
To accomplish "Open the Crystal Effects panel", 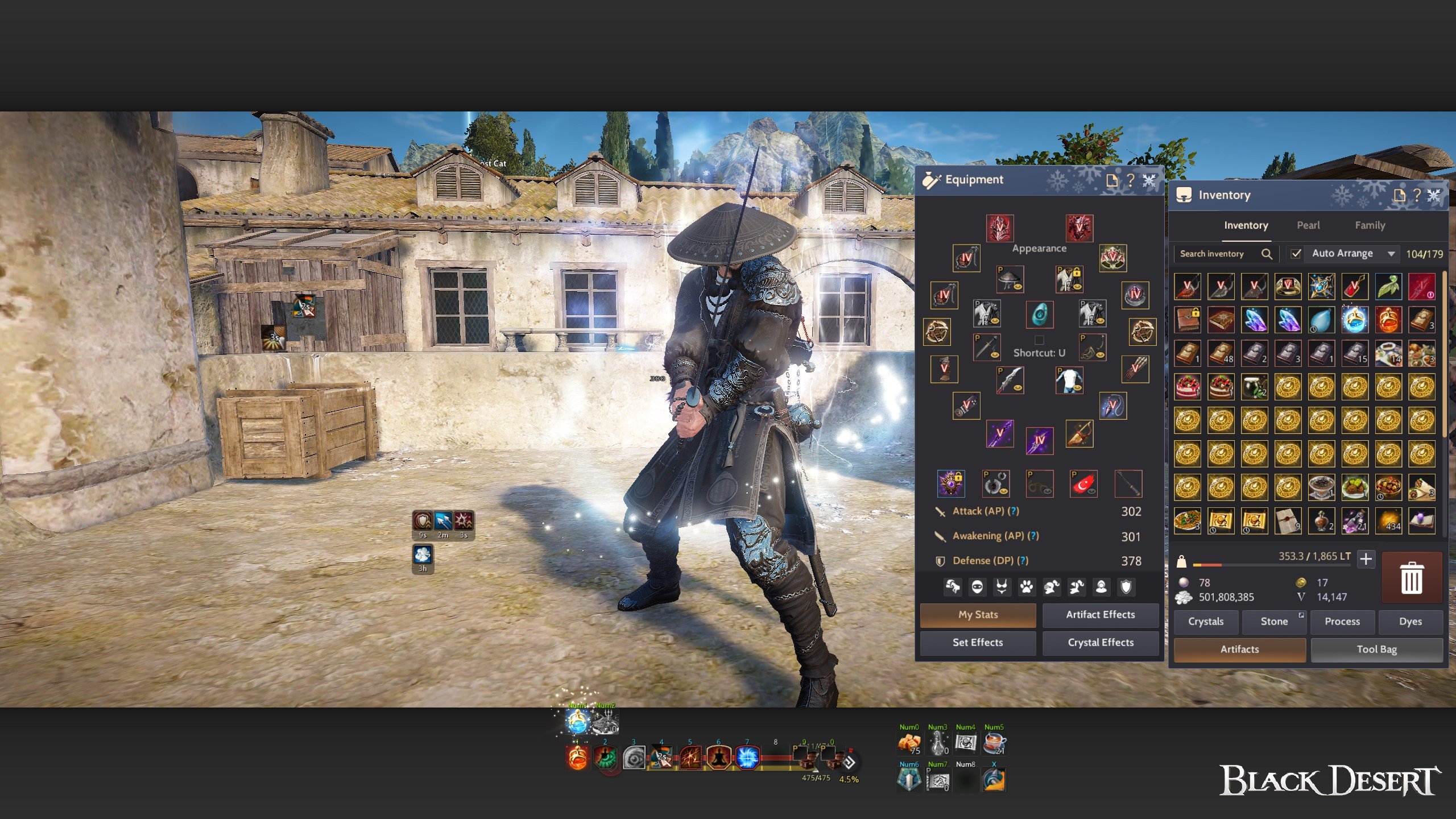I will click(1100, 643).
